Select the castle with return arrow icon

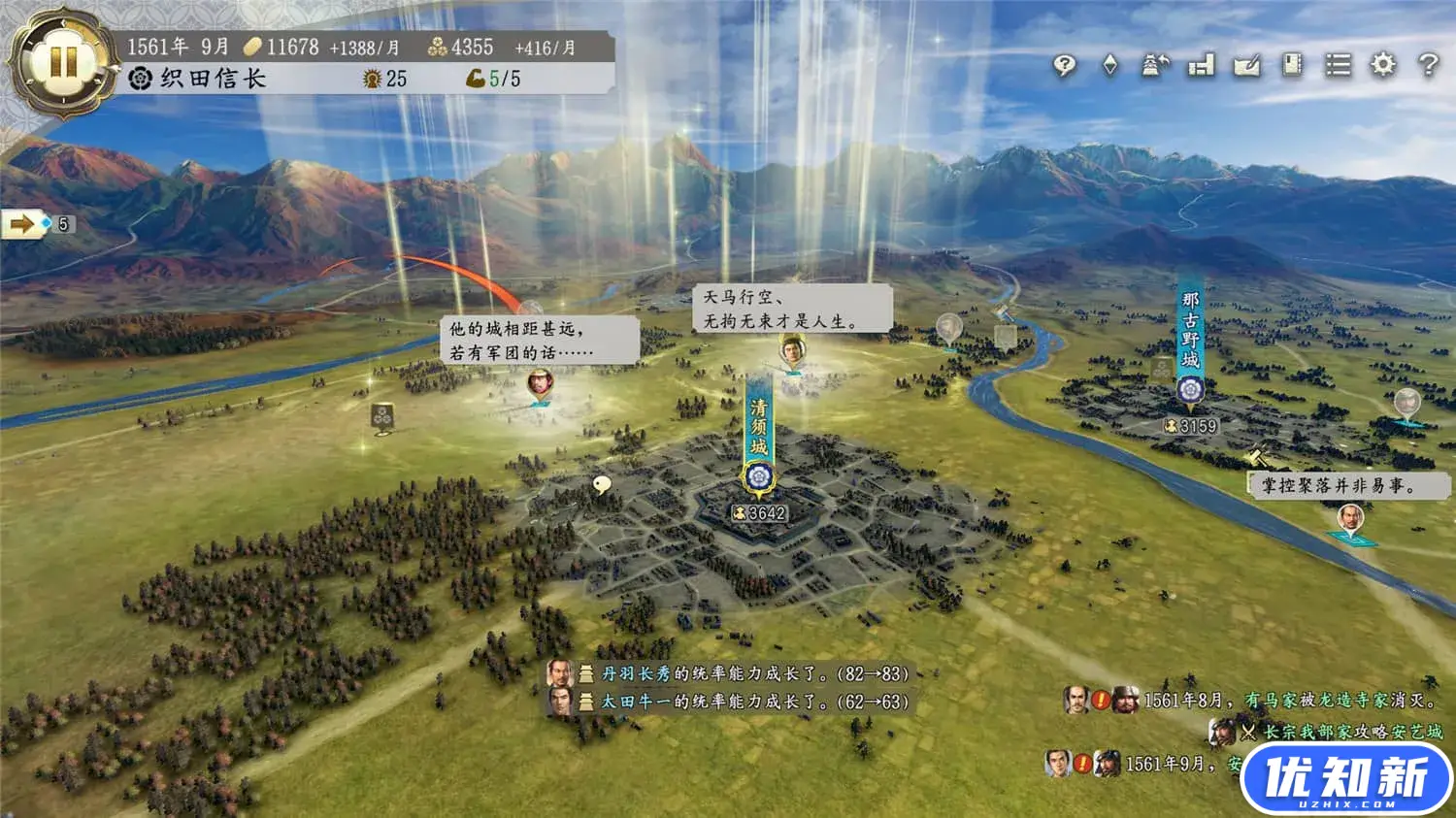1155,65
